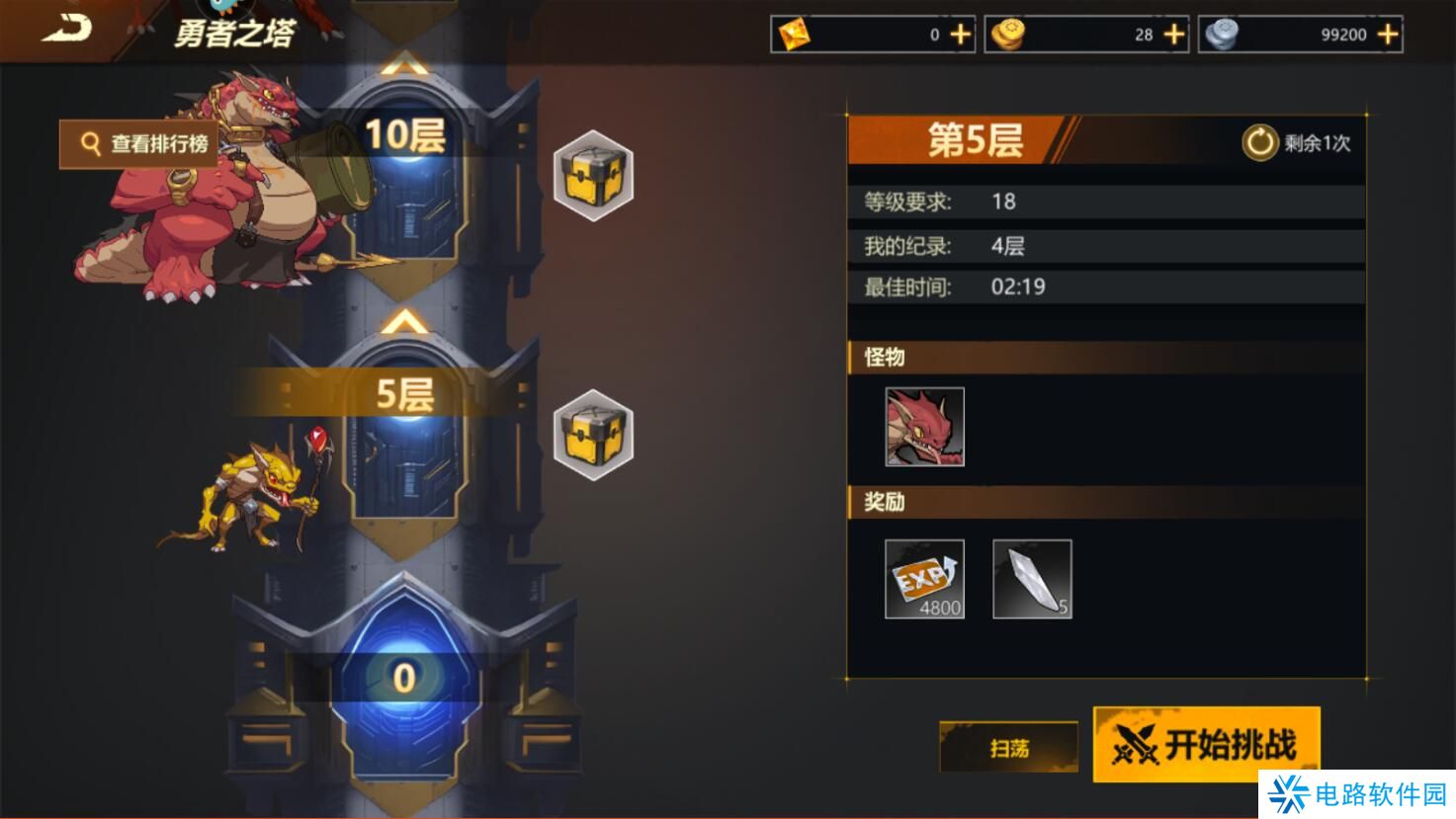The image size is (1456, 819).
Task: Begin the challenge with 开始挑战
Action: pos(1206,744)
